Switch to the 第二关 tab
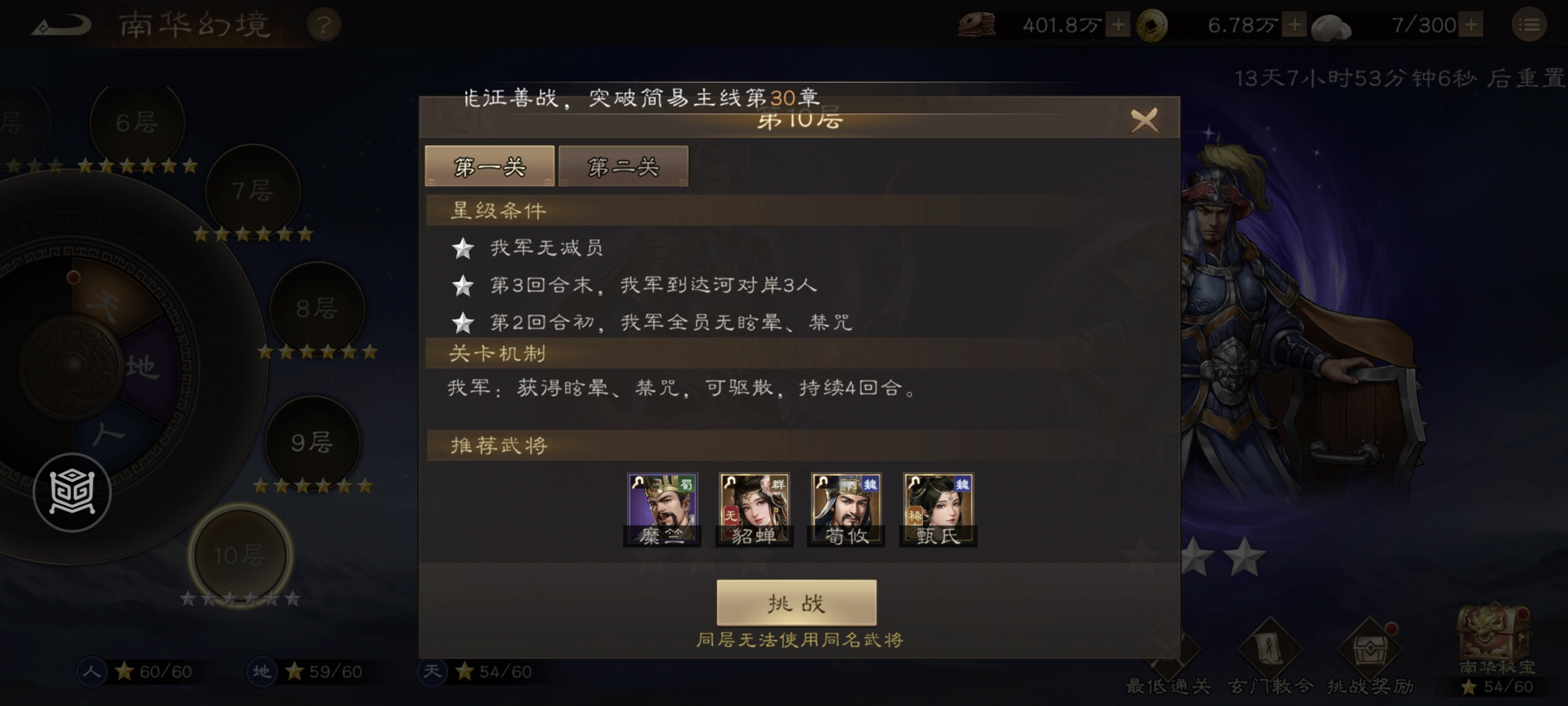This screenshot has width=1568, height=706. click(623, 166)
